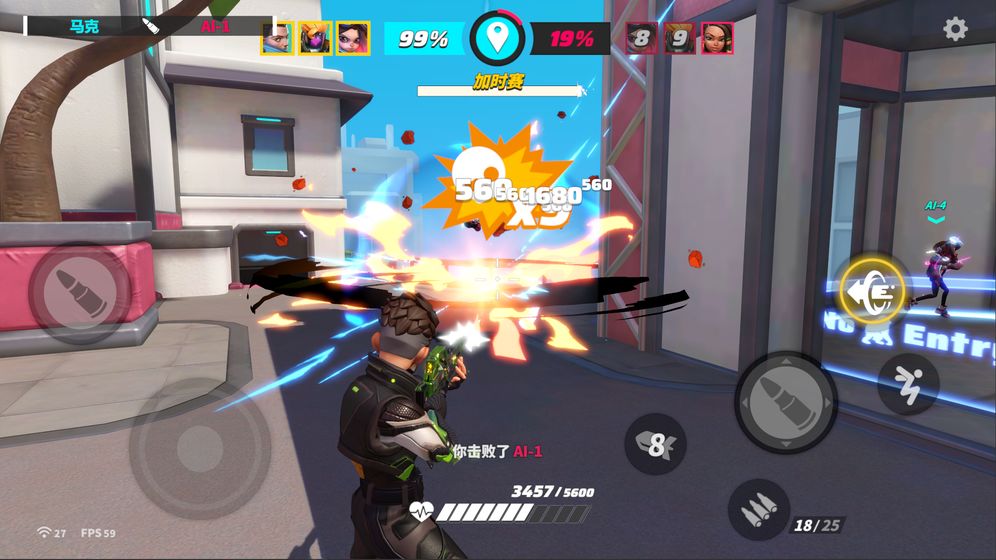
Task: Tap the large right-side bullet fire button
Action: pyautogui.click(x=786, y=402)
